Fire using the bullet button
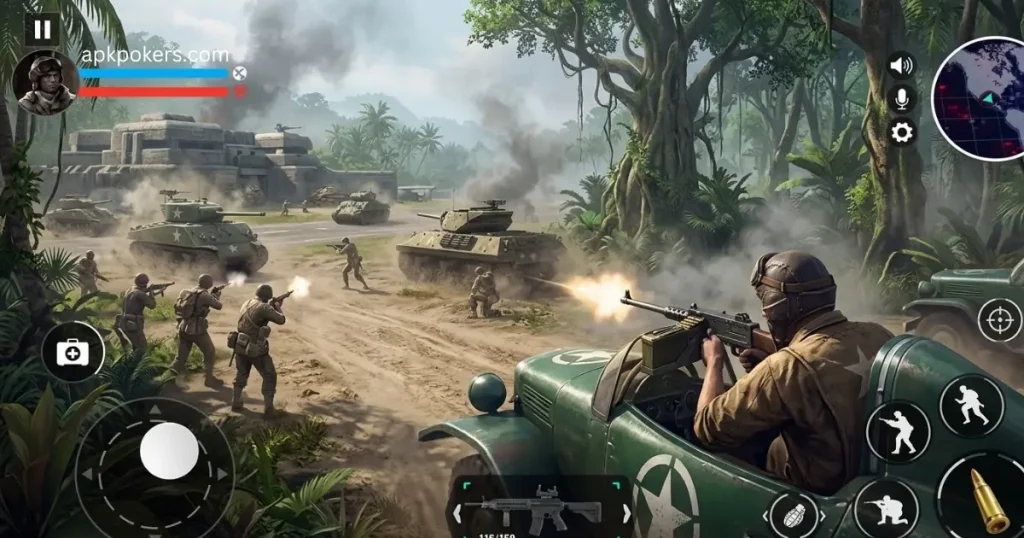Screen dimensions: 1024x538 coord(985,499)
